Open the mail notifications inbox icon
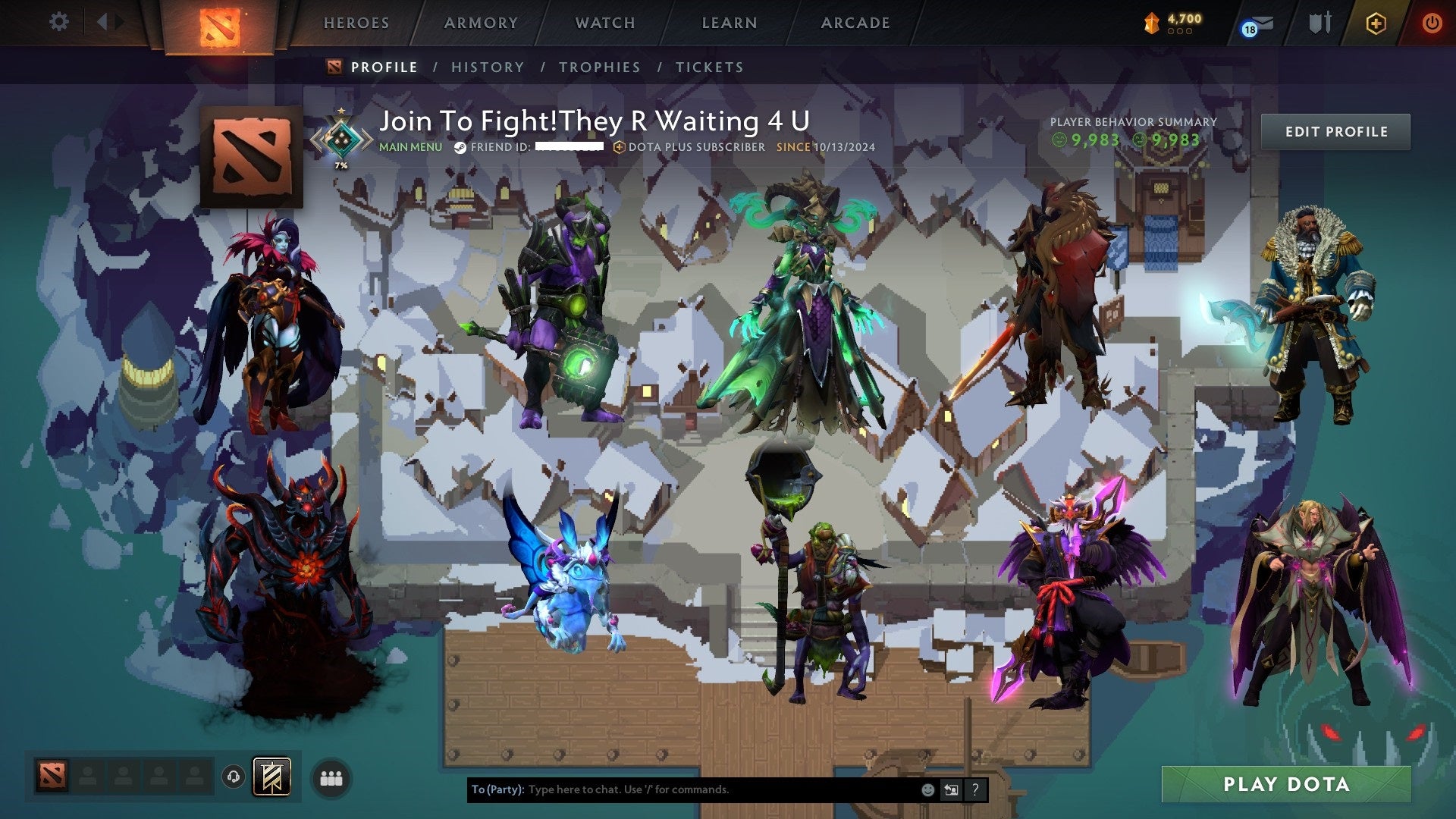Screen dimensions: 1456x819 (1262, 24)
